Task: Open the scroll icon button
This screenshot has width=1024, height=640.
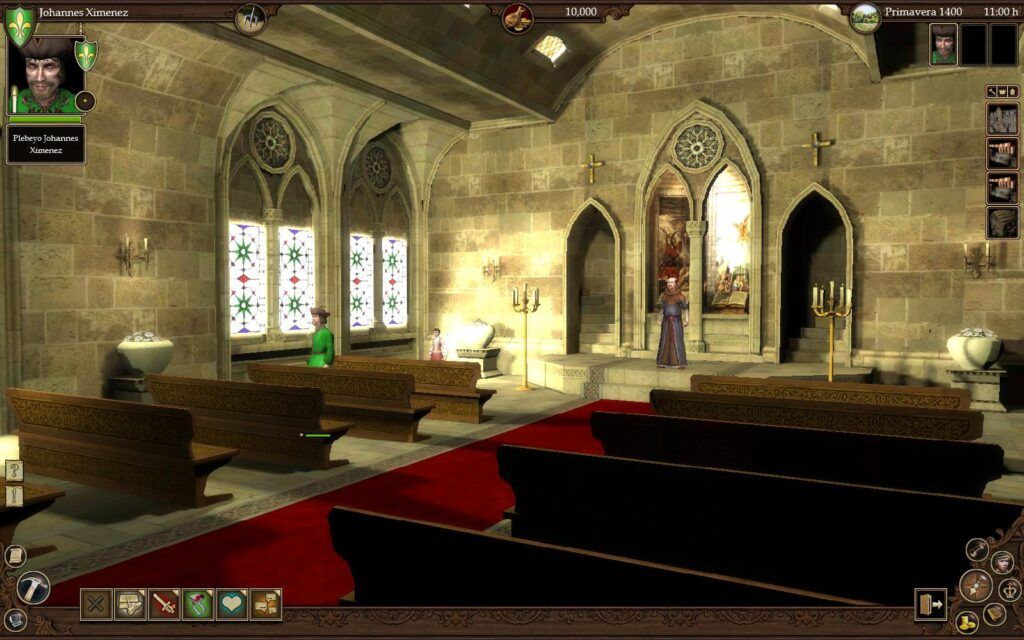Action: pos(15,555)
